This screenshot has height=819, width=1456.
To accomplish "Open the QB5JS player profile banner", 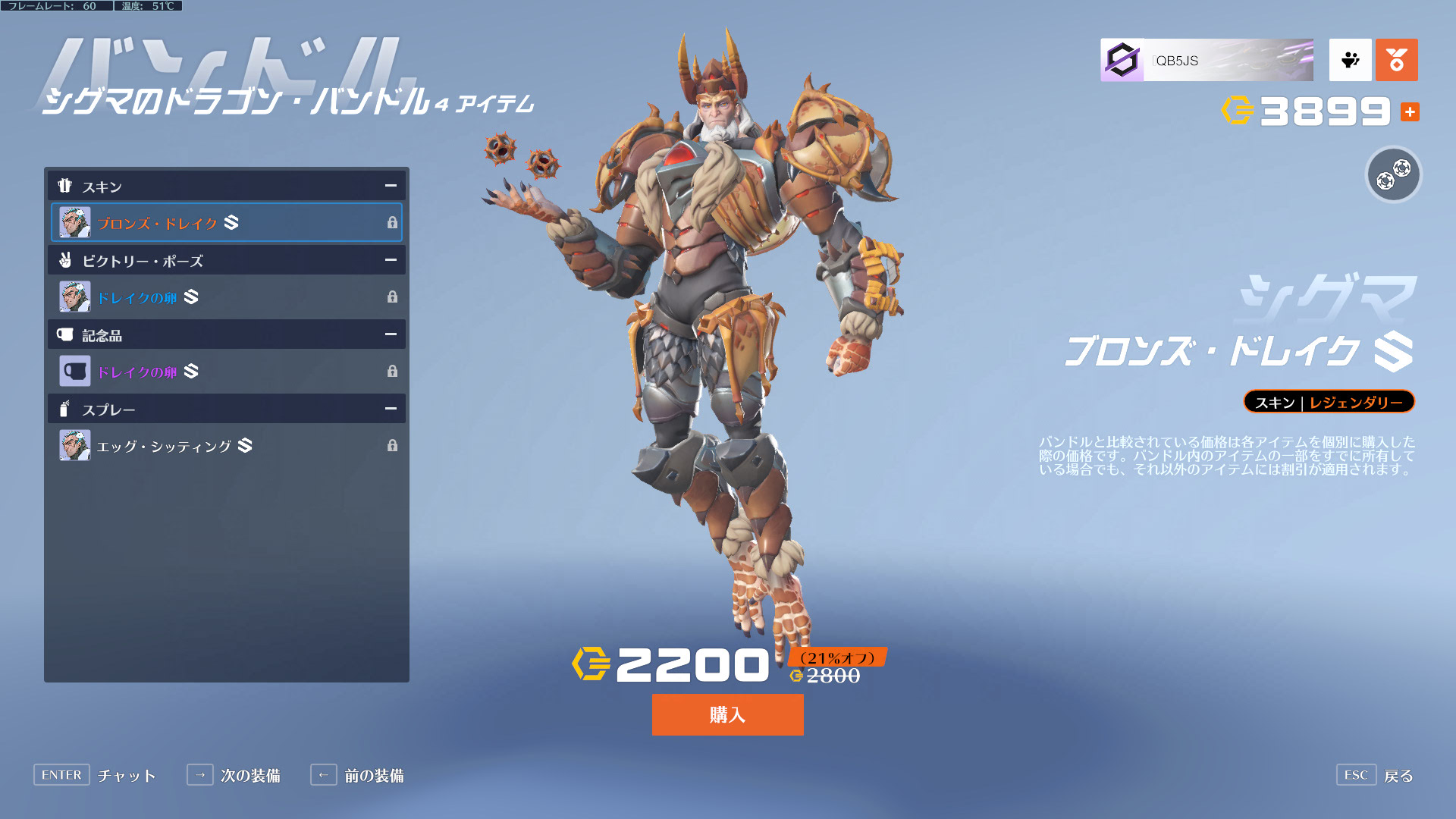I will click(1207, 60).
